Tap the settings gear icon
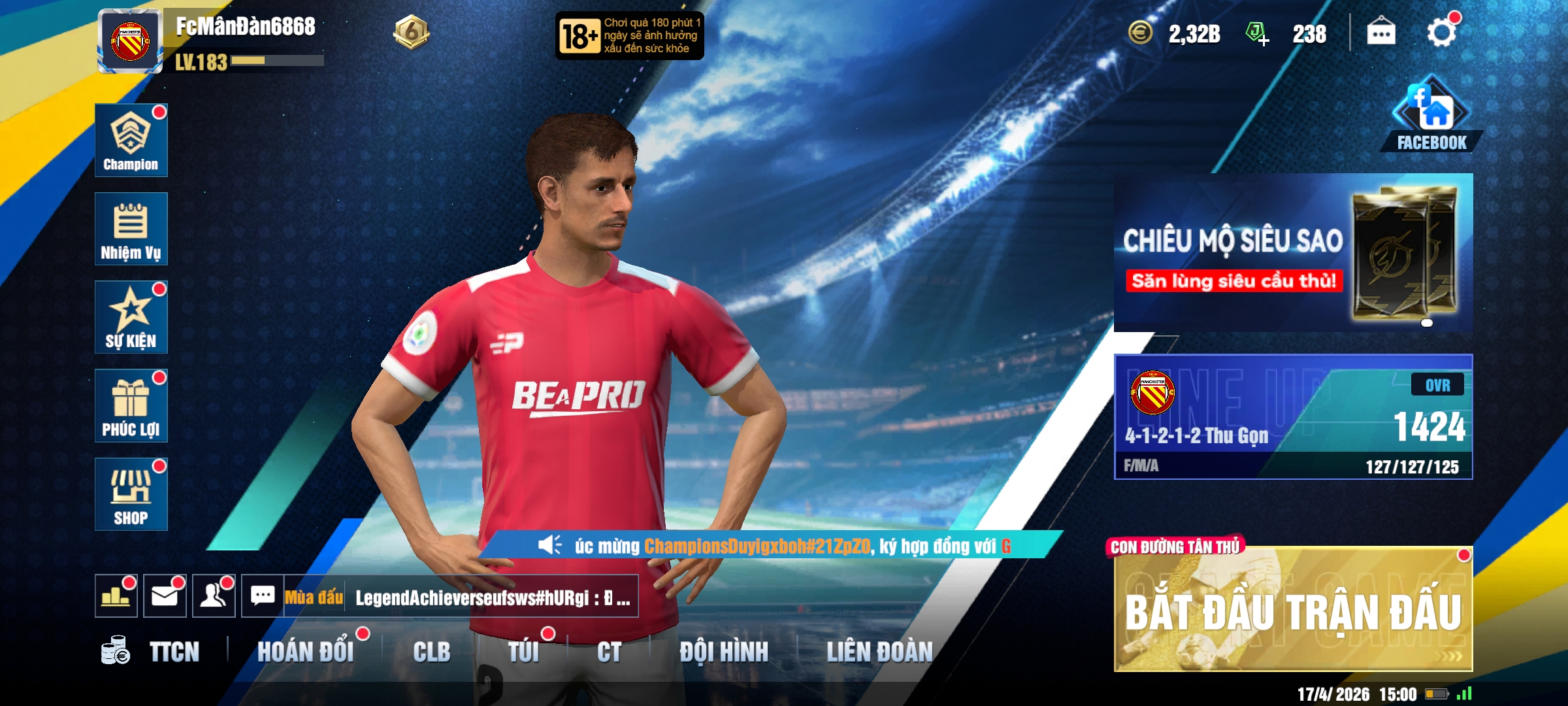This screenshot has width=1568, height=706. pyautogui.click(x=1441, y=33)
